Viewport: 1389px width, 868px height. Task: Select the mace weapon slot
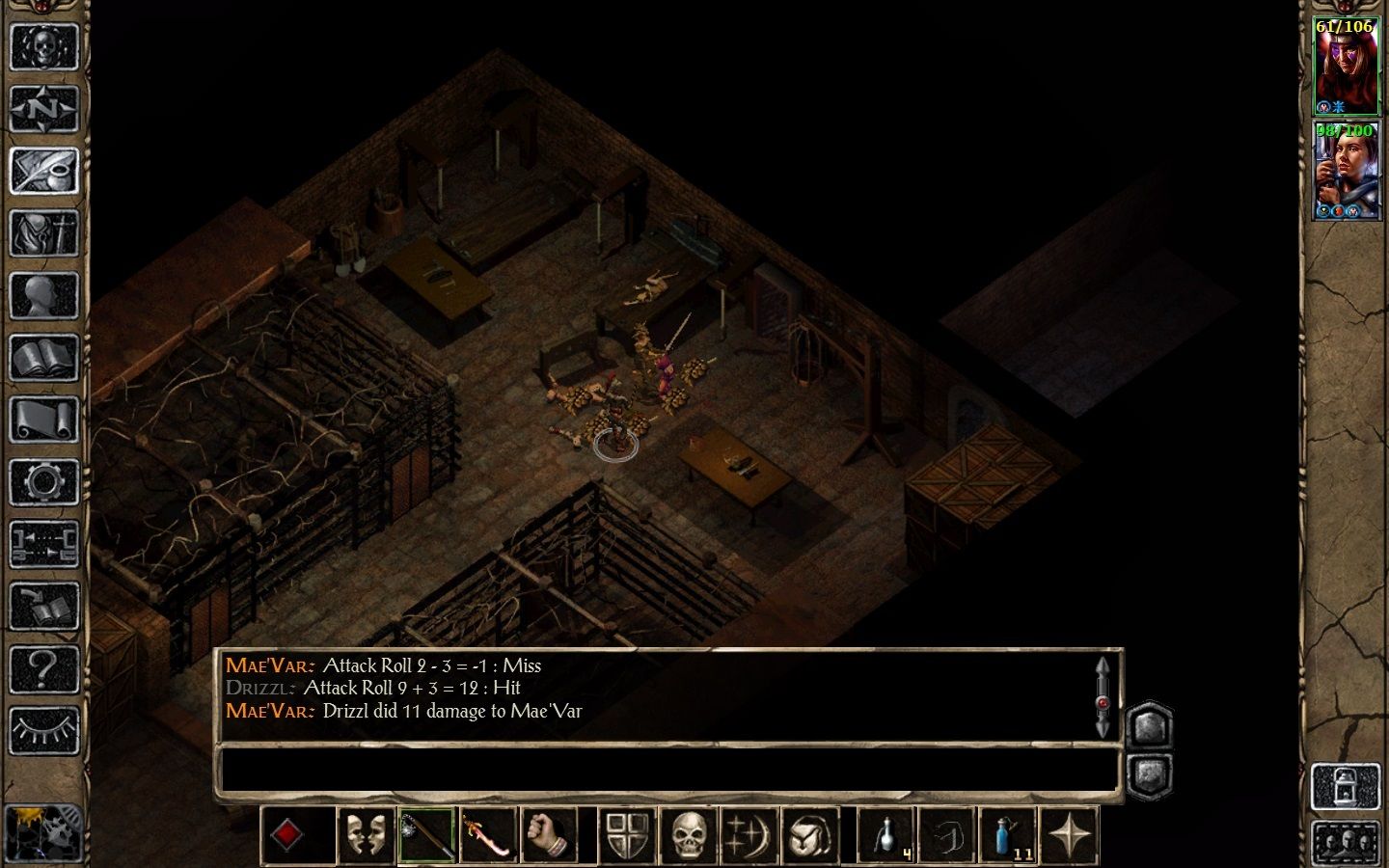(x=425, y=834)
